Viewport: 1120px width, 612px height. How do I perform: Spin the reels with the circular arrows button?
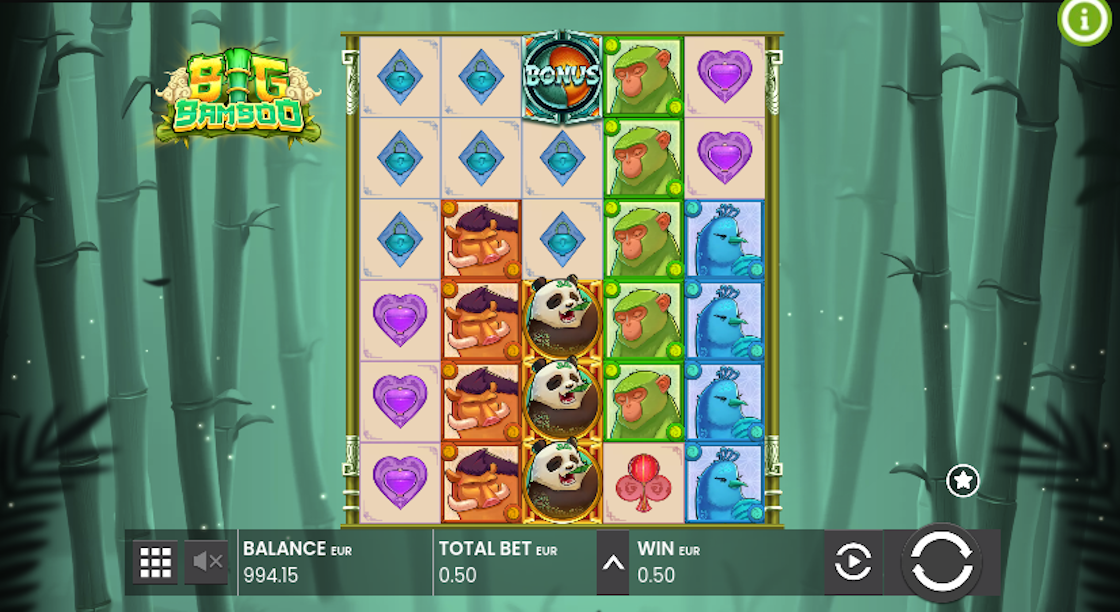point(940,562)
